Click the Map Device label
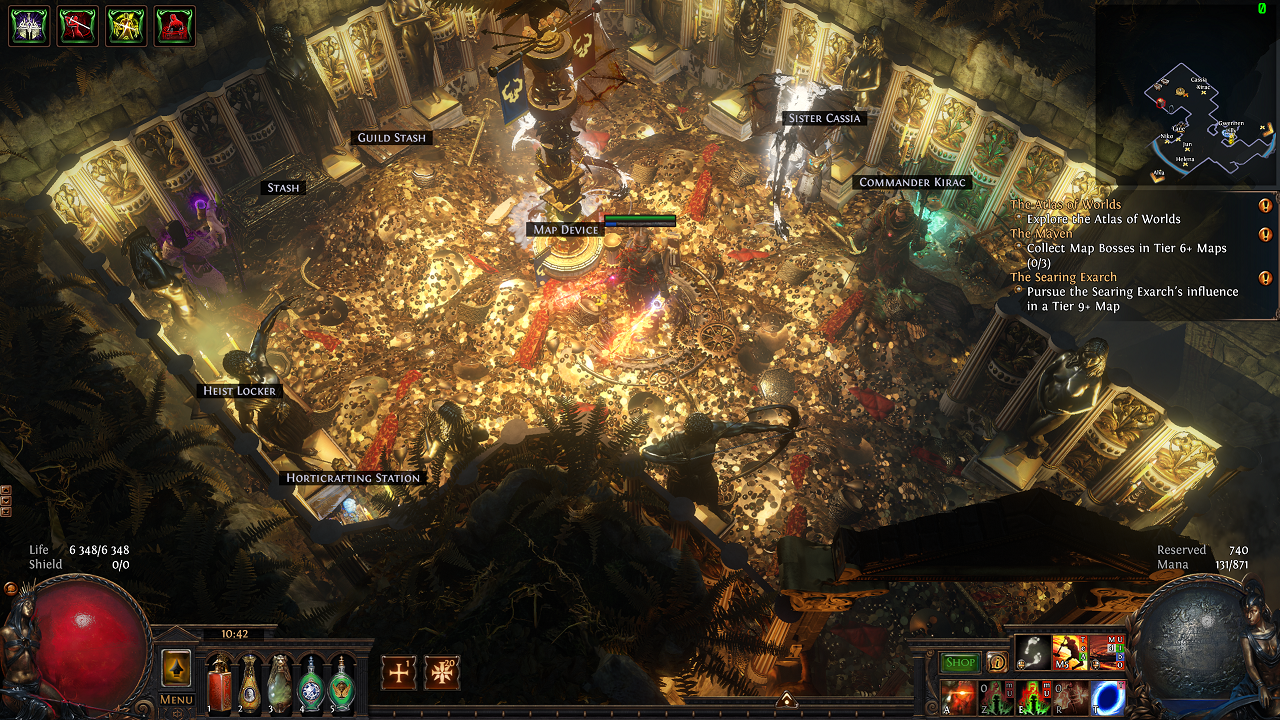The height and width of the screenshot is (720, 1280). [566, 230]
